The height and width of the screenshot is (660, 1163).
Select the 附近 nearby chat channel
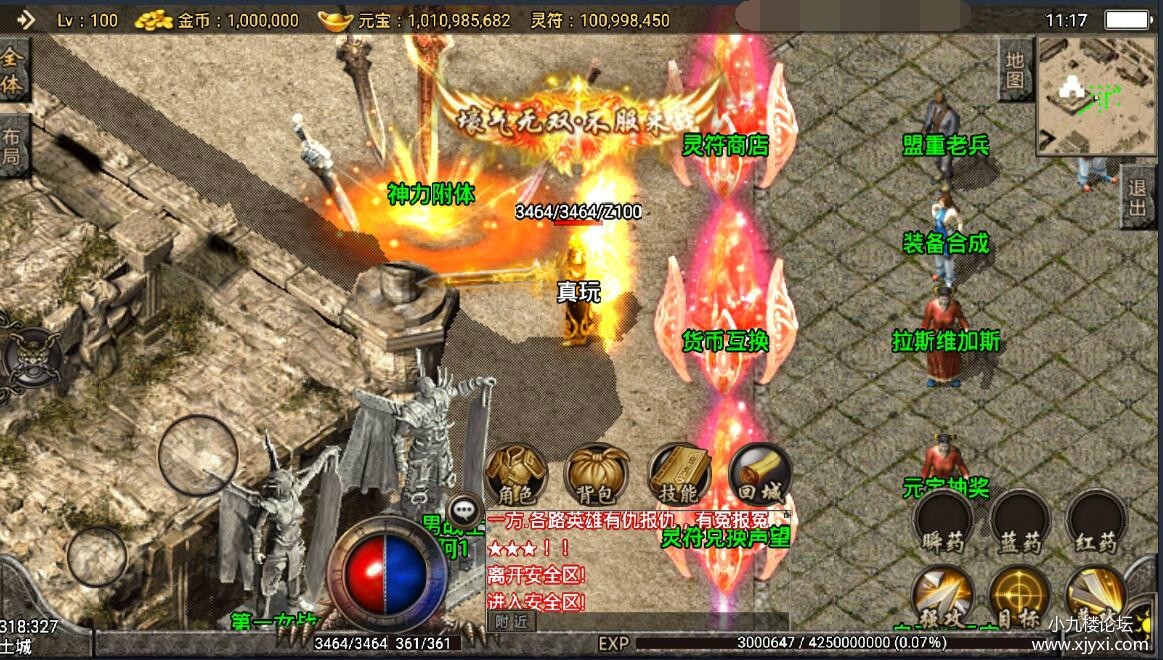pos(511,621)
